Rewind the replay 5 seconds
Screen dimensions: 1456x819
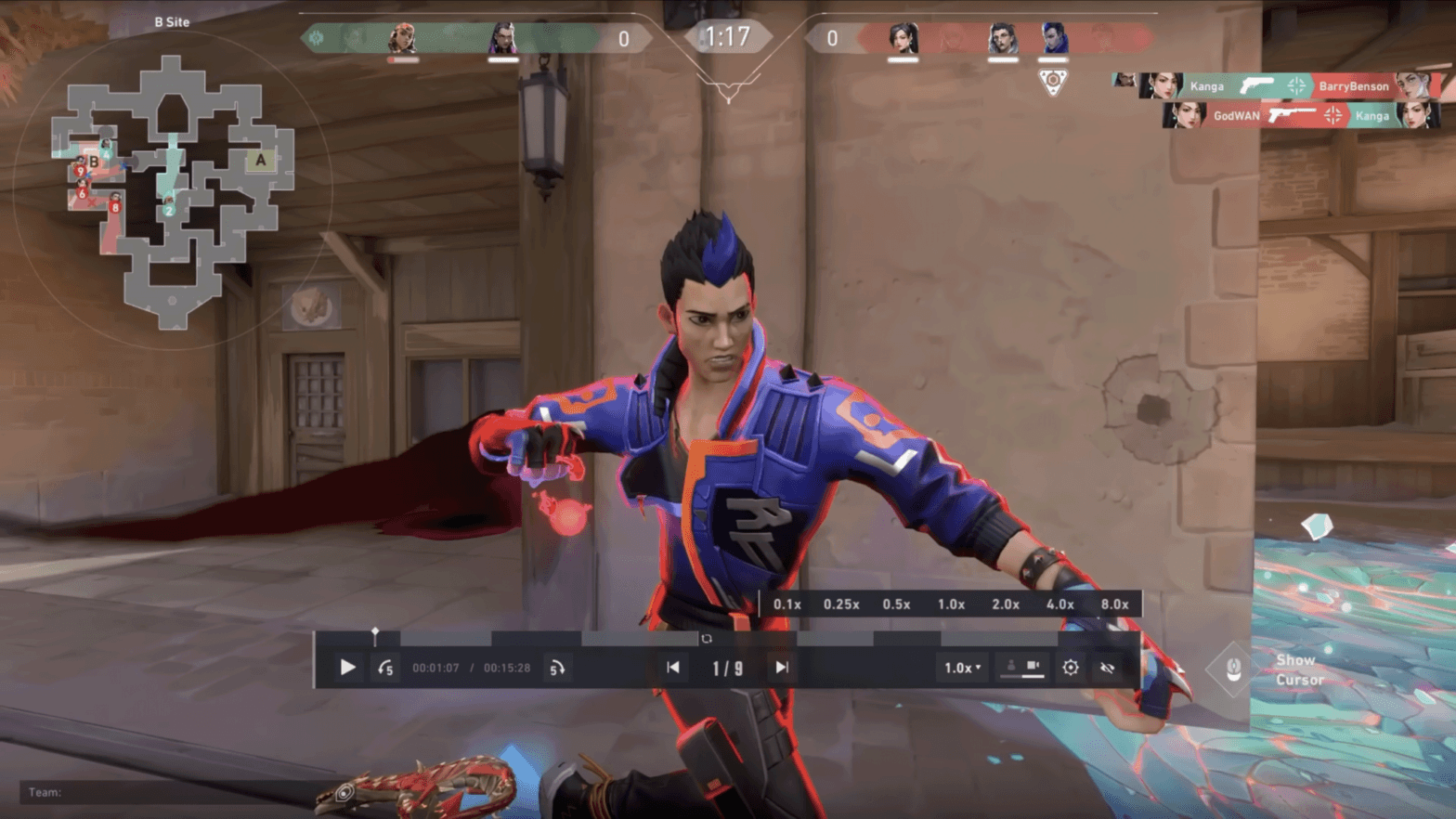(385, 668)
